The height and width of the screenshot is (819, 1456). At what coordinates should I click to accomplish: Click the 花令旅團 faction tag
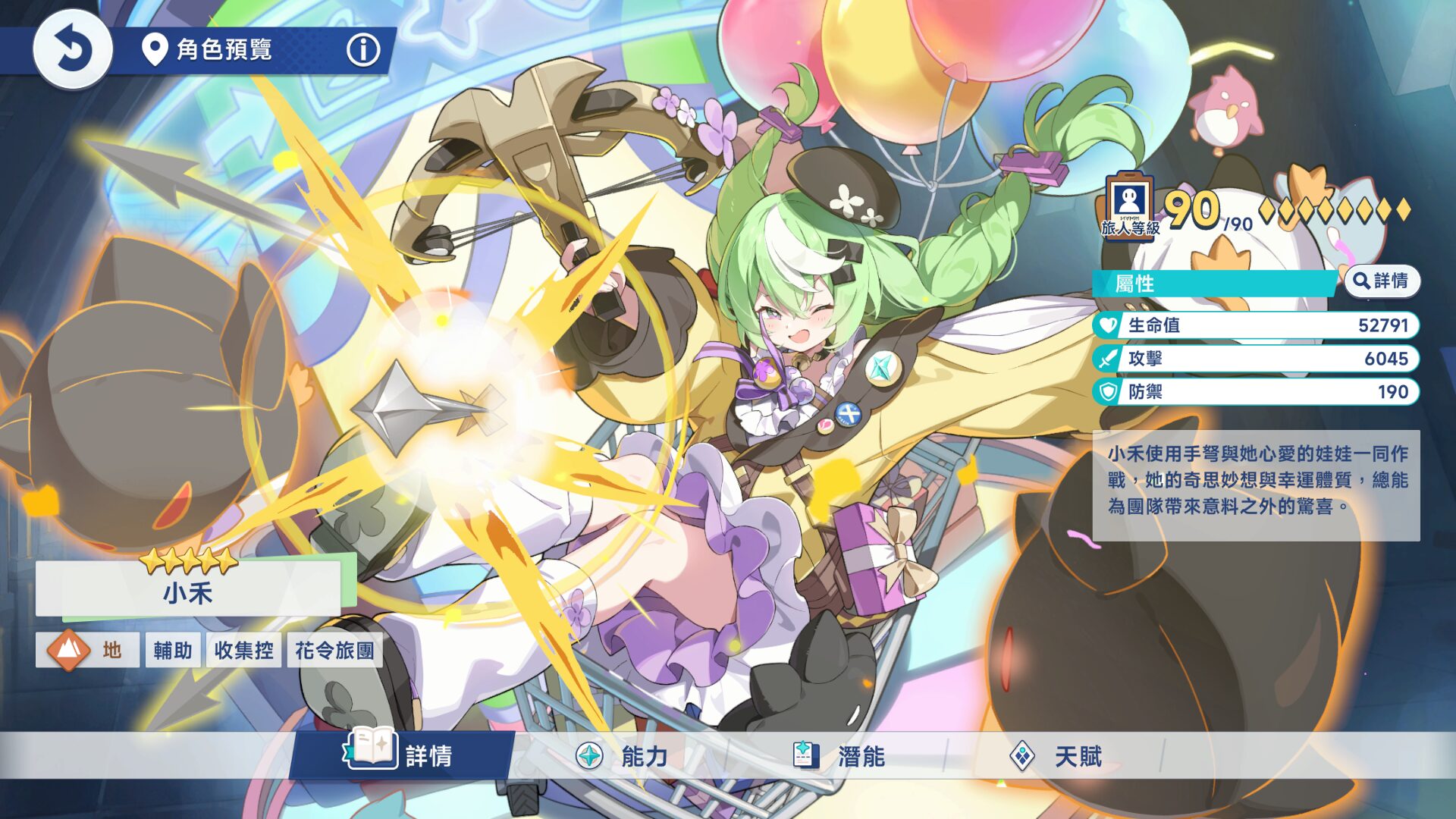click(334, 650)
